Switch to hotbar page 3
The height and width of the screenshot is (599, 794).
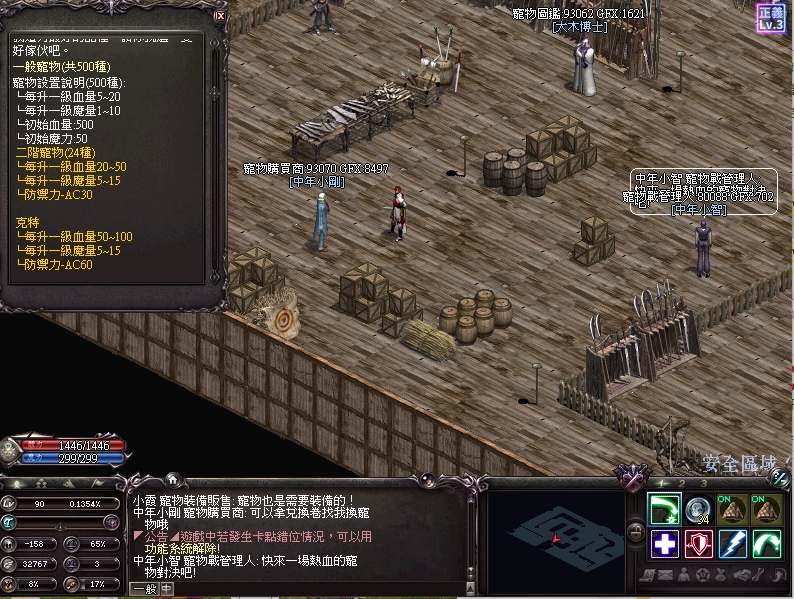click(x=702, y=483)
